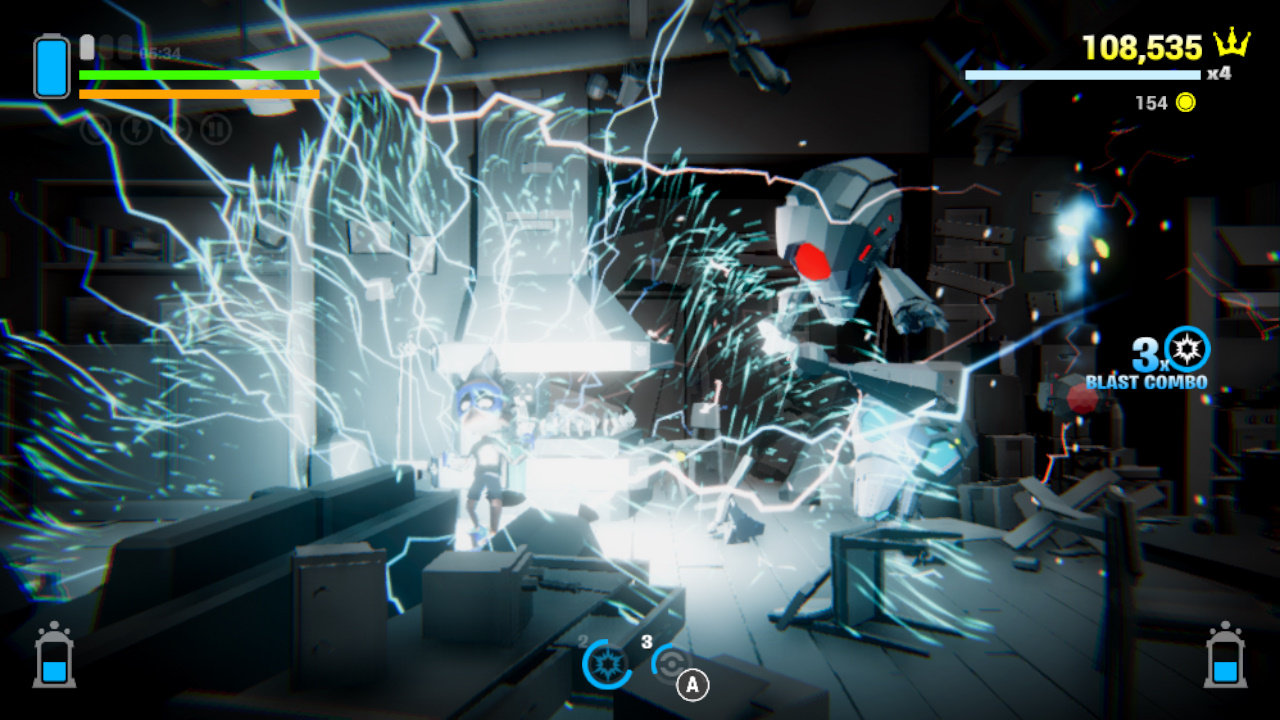This screenshot has width=1280, height=720.
Task: Toggle the first charge pill indicator
Action: pos(86,46)
